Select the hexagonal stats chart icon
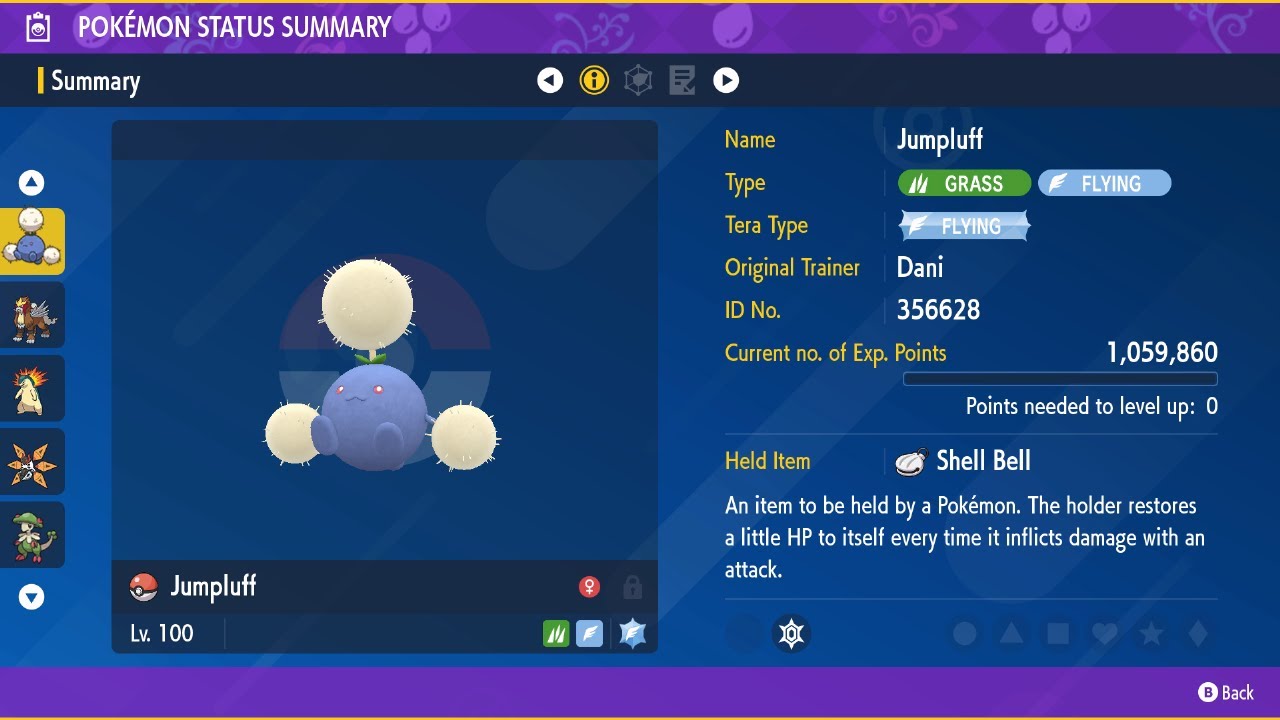 pyautogui.click(x=638, y=80)
